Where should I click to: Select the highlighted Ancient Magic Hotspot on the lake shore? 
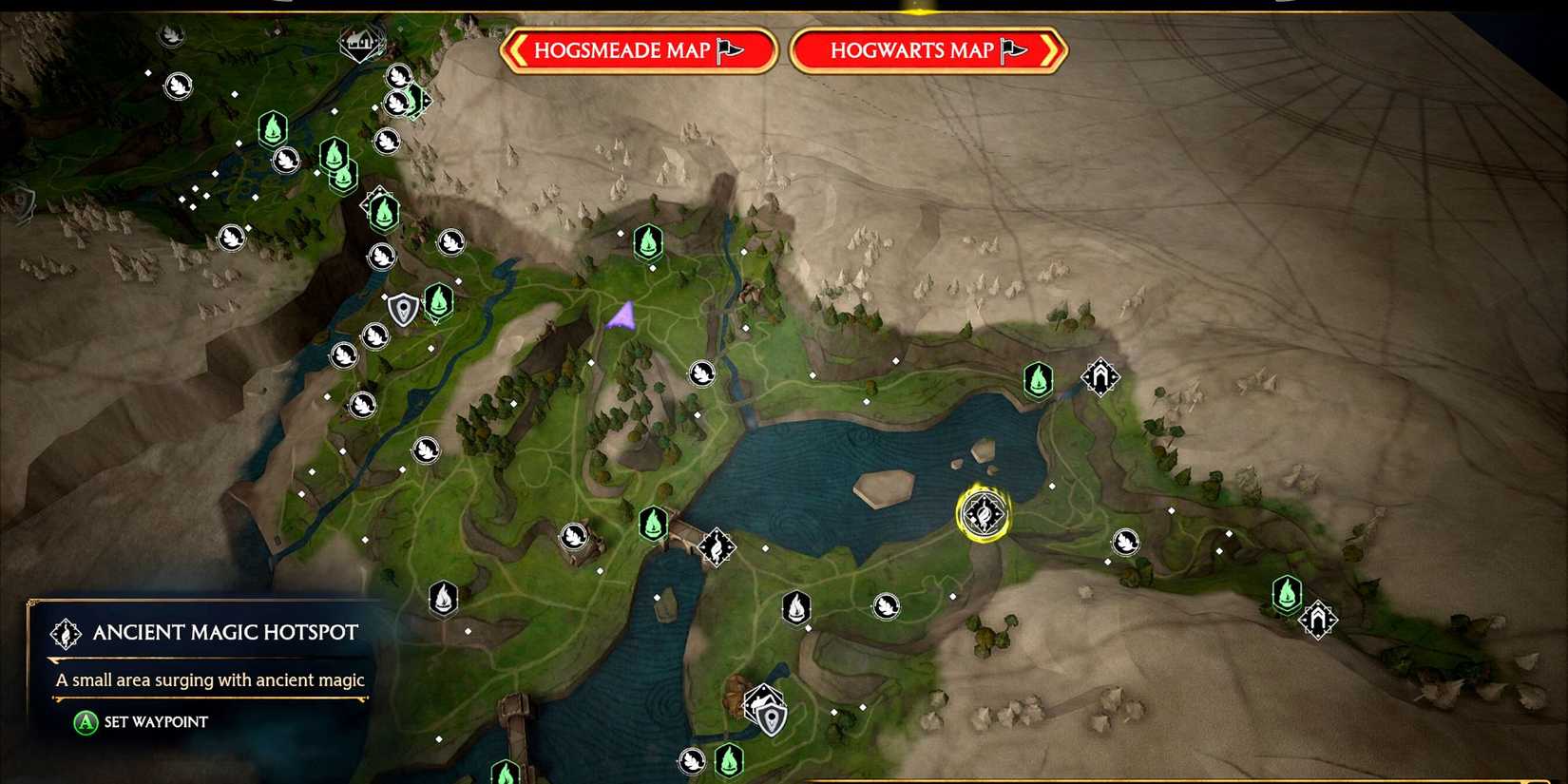(984, 513)
